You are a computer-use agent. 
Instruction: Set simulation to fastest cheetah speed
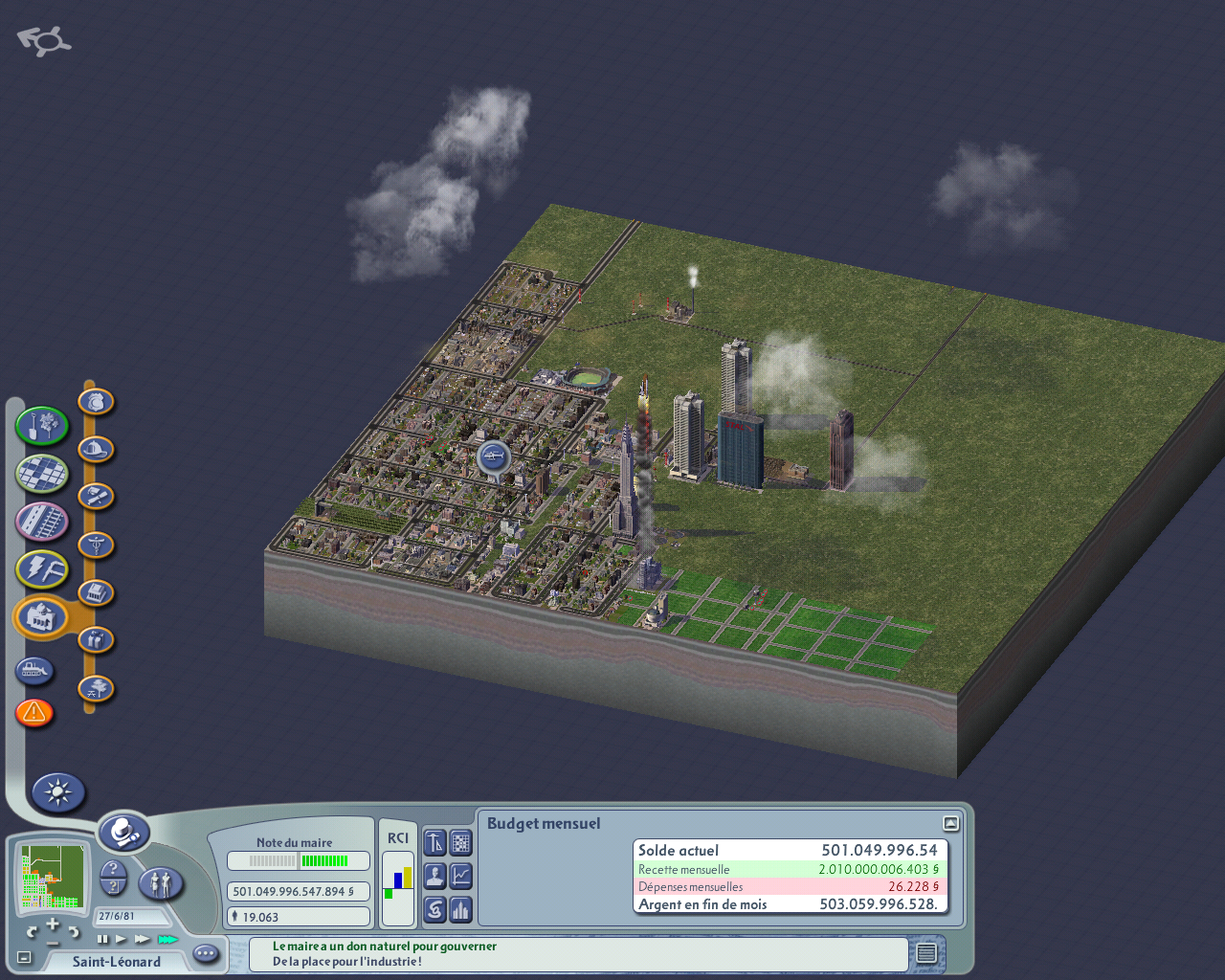(167, 940)
